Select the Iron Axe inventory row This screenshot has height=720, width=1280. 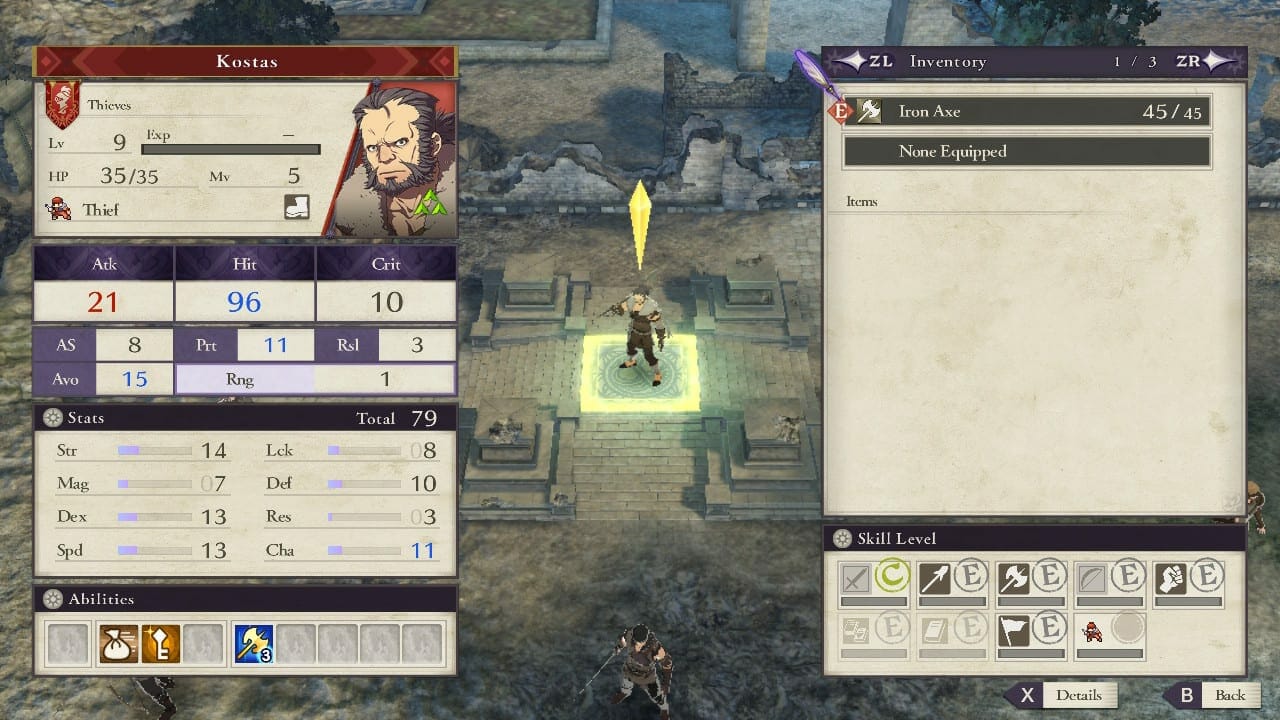(x=1027, y=112)
